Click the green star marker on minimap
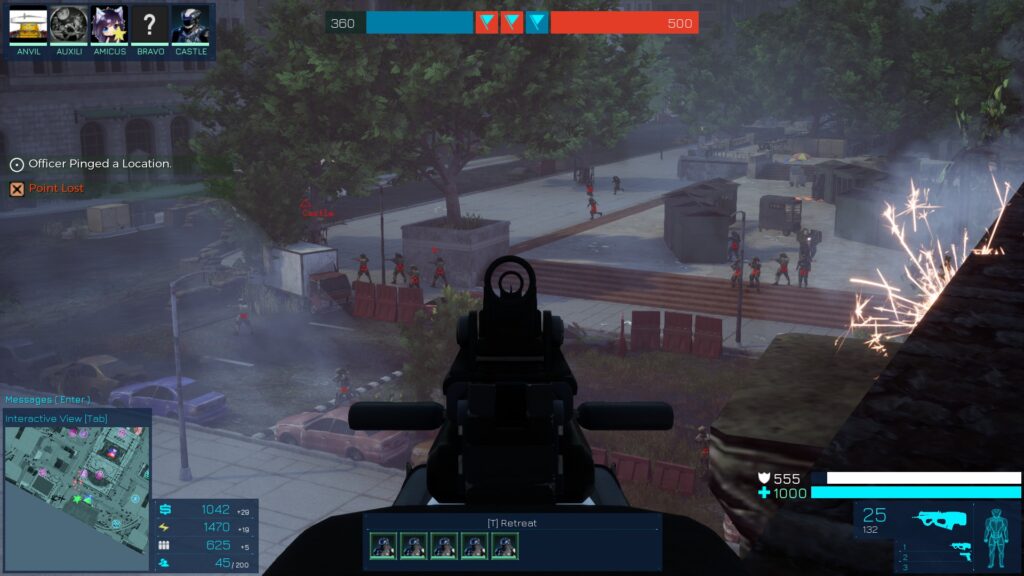Screen dimensions: 1024x576 click(77, 497)
